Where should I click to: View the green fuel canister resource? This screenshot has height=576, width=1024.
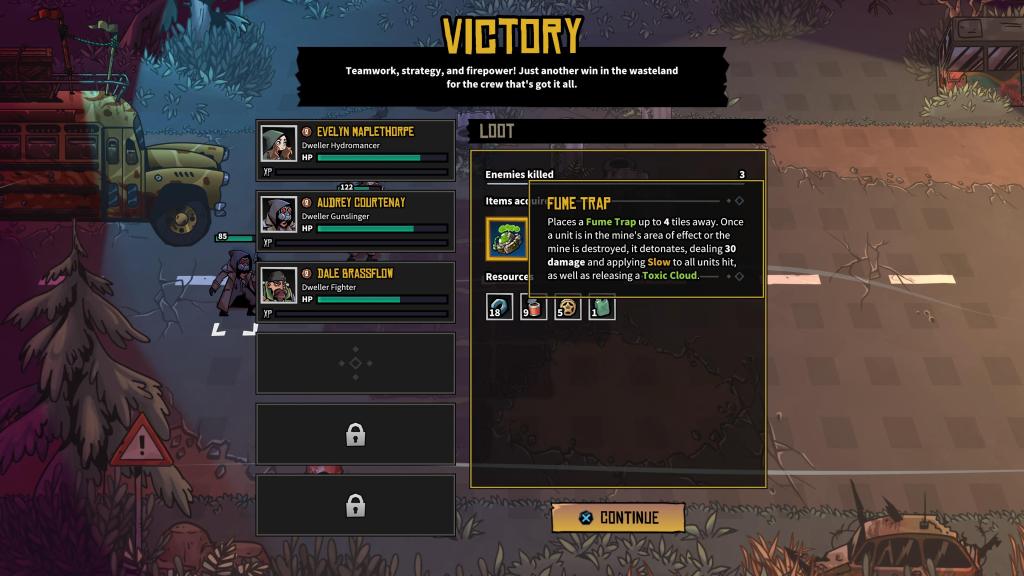[602, 307]
